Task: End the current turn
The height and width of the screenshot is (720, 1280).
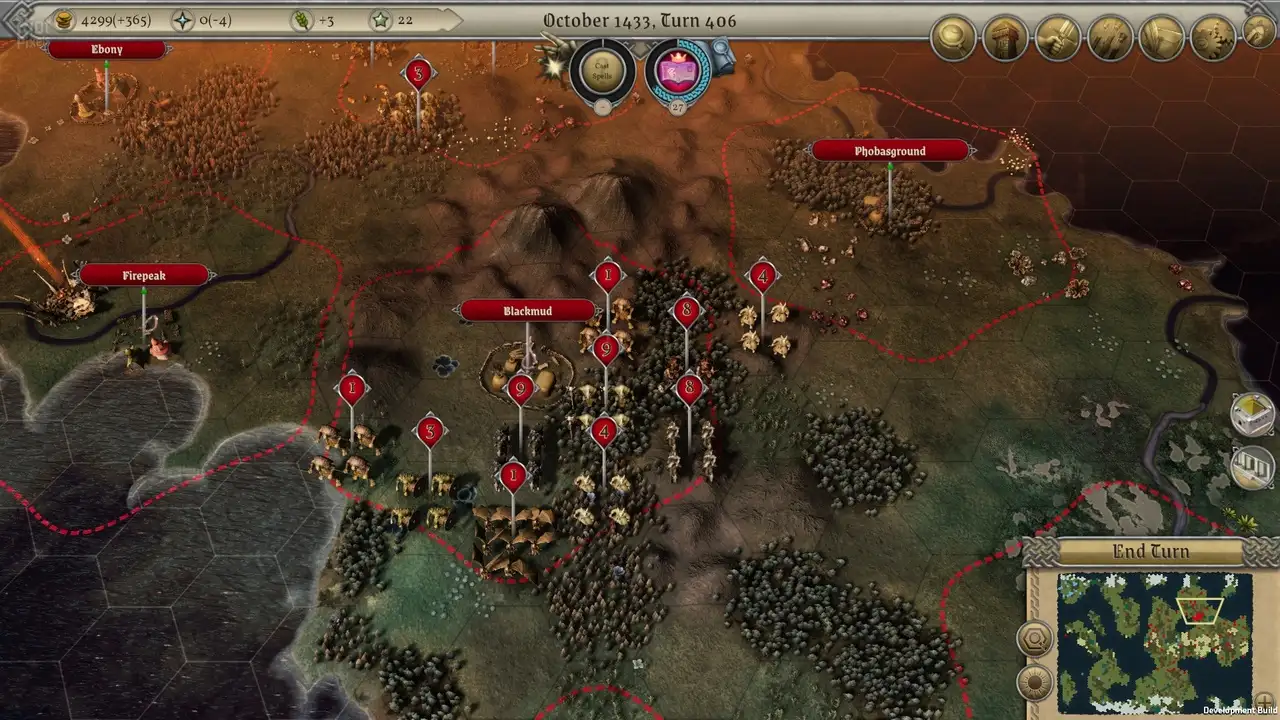Action: [x=1151, y=552]
